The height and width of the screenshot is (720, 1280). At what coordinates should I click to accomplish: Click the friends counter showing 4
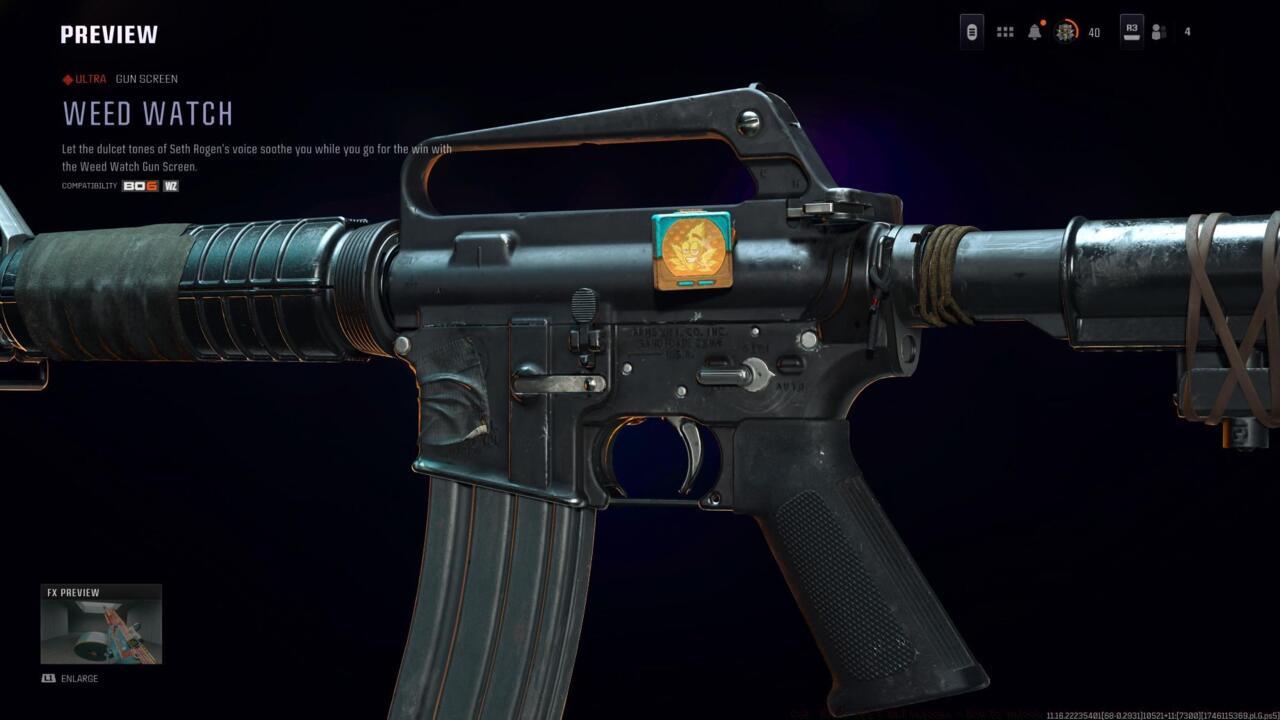(x=1188, y=31)
